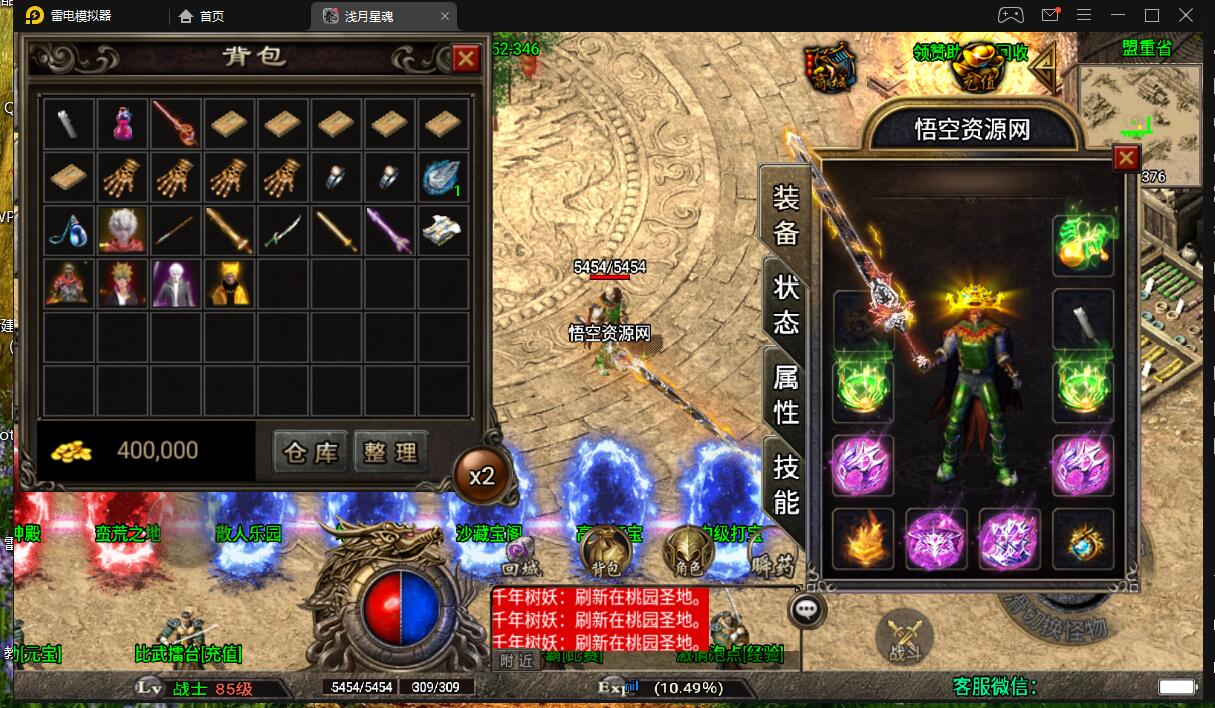This screenshot has height=708, width=1215.
Task: Open the chat bubble button
Action: click(807, 610)
